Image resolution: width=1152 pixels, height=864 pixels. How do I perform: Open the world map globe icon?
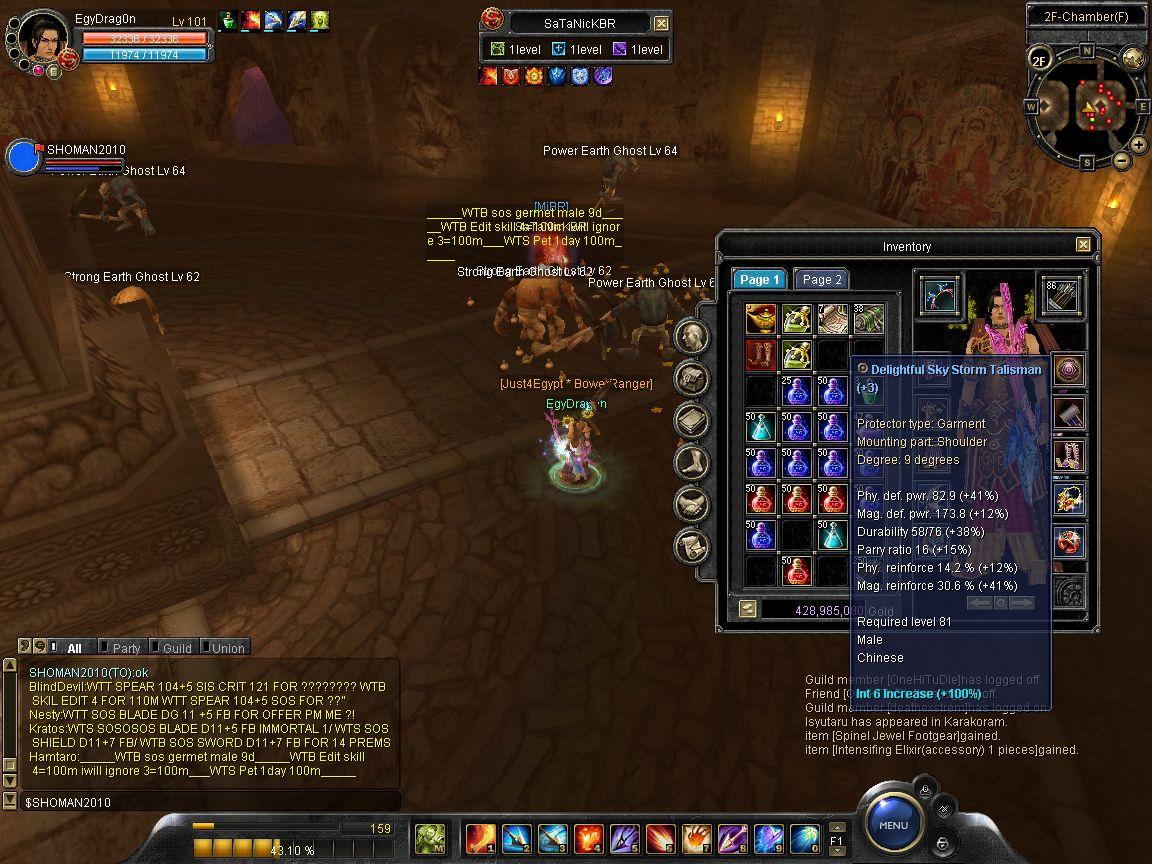click(x=1133, y=58)
